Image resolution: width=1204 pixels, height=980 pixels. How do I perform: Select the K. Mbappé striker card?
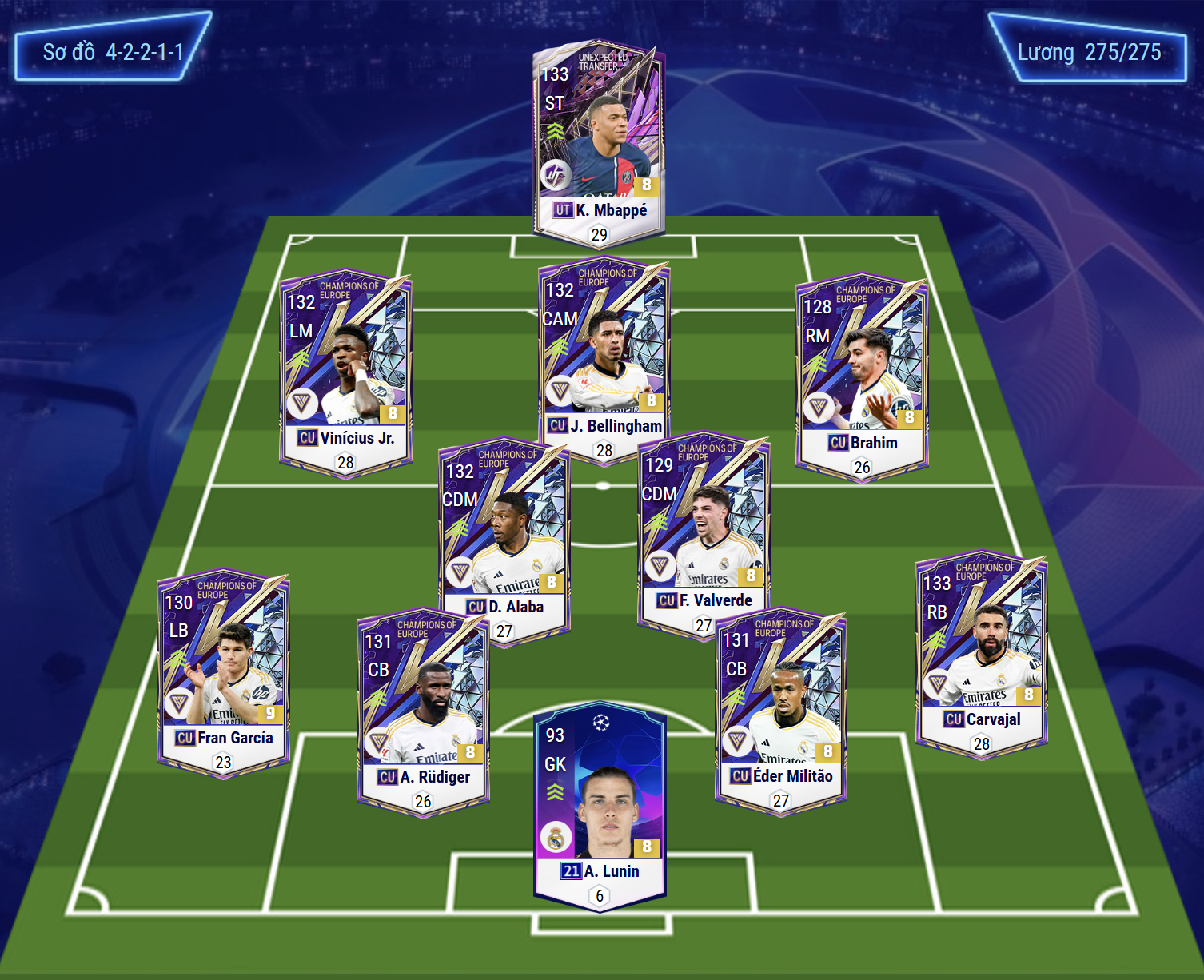pos(599,140)
